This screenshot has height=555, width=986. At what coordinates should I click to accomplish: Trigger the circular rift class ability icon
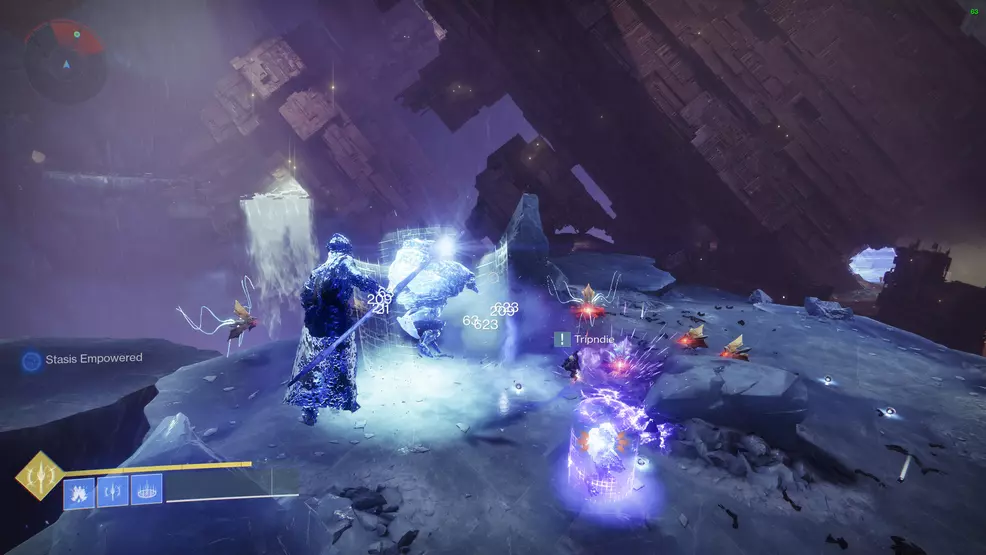pyautogui.click(x=146, y=490)
